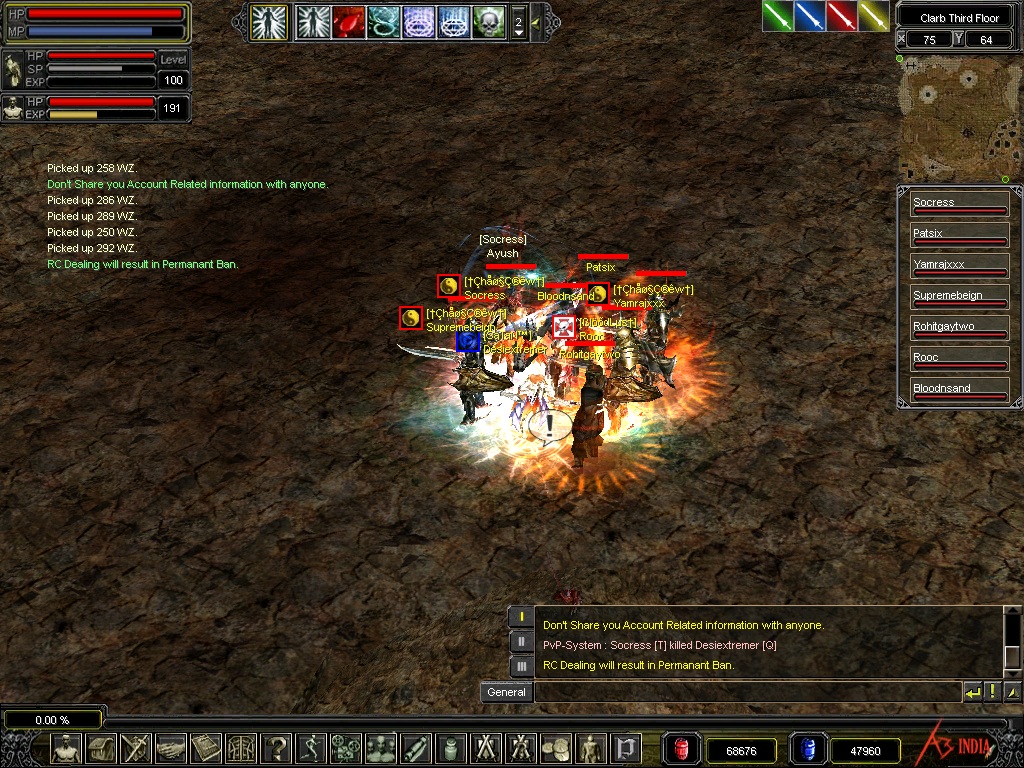Select party member Socress in the list
The height and width of the screenshot is (768, 1024).
pos(959,205)
